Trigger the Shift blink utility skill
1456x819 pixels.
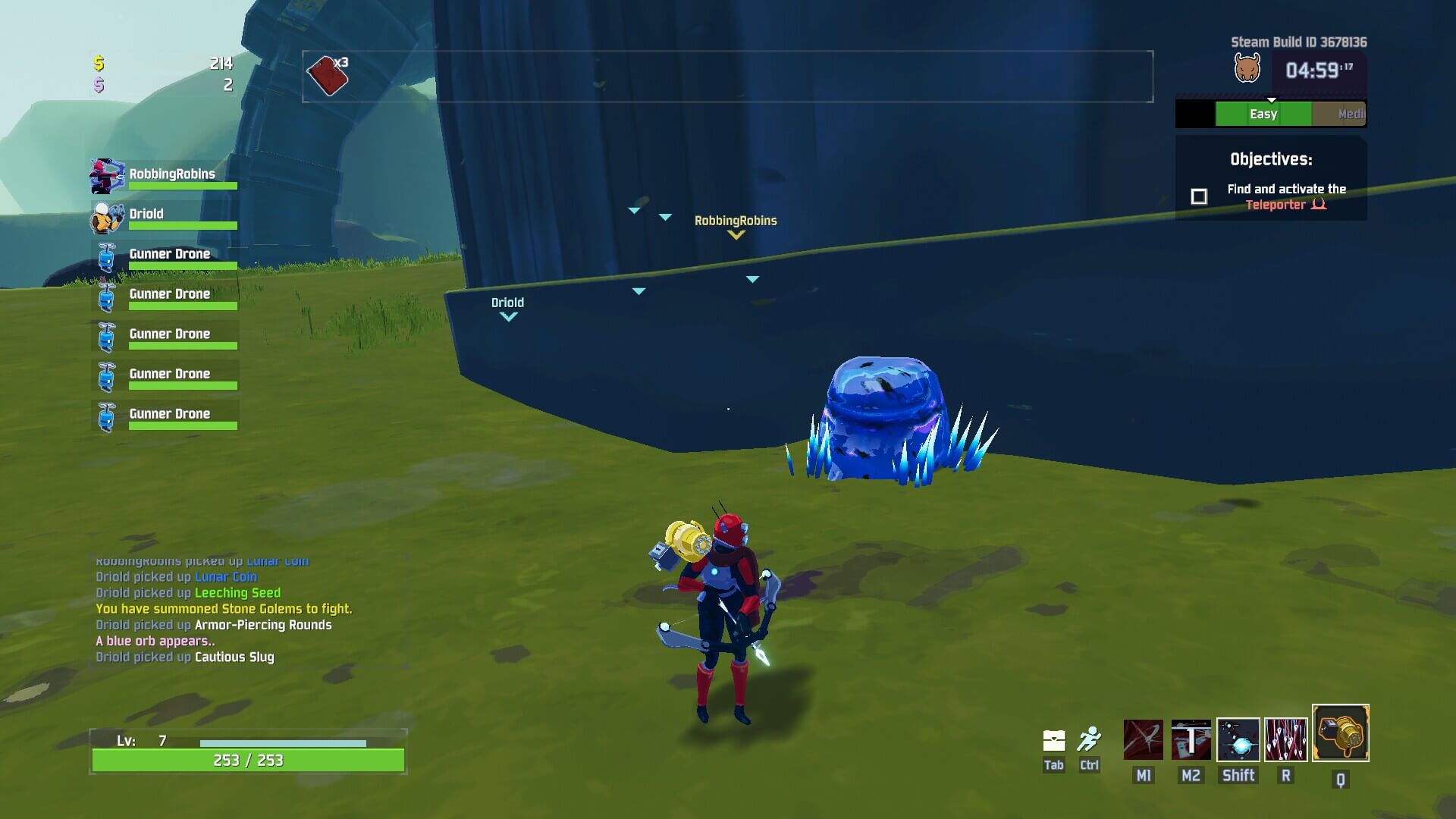(1238, 739)
